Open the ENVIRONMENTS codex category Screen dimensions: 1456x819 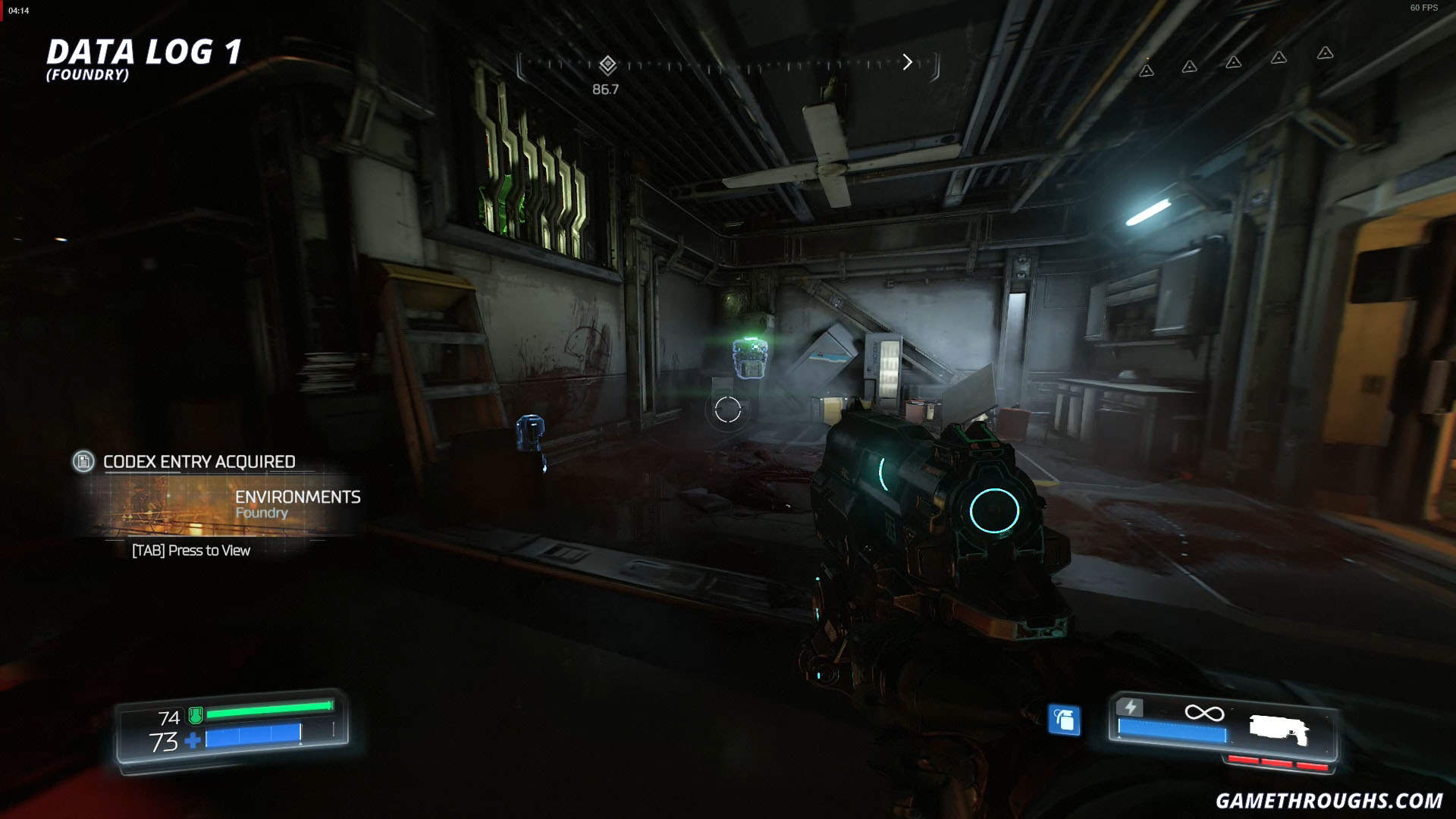298,497
